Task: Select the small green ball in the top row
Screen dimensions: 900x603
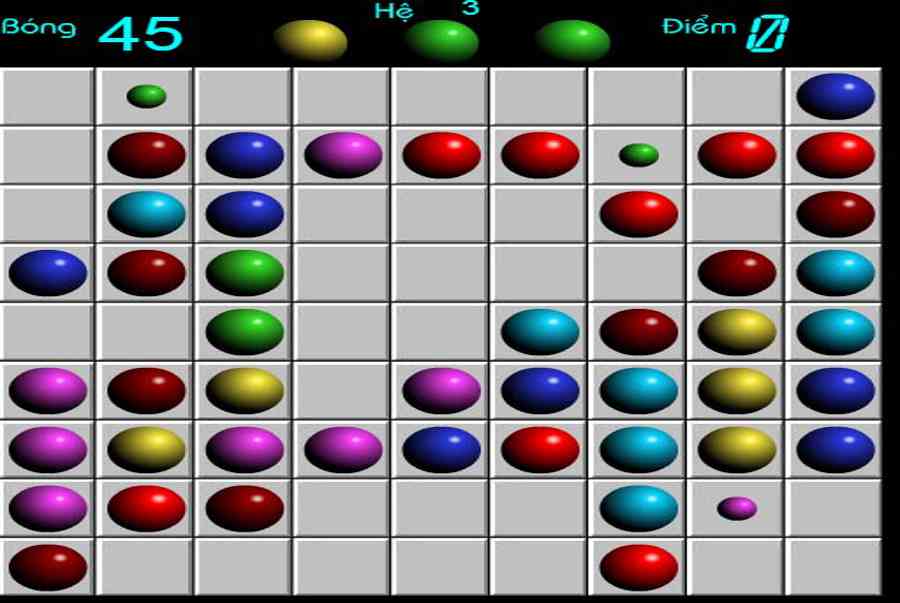Action: pos(146,96)
